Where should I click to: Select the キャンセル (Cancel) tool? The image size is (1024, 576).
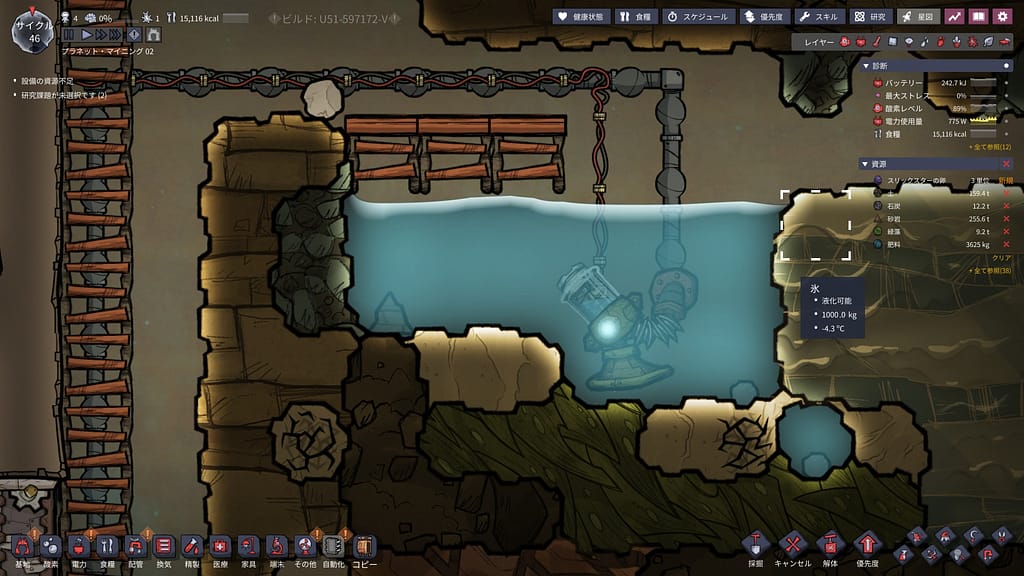click(x=792, y=546)
